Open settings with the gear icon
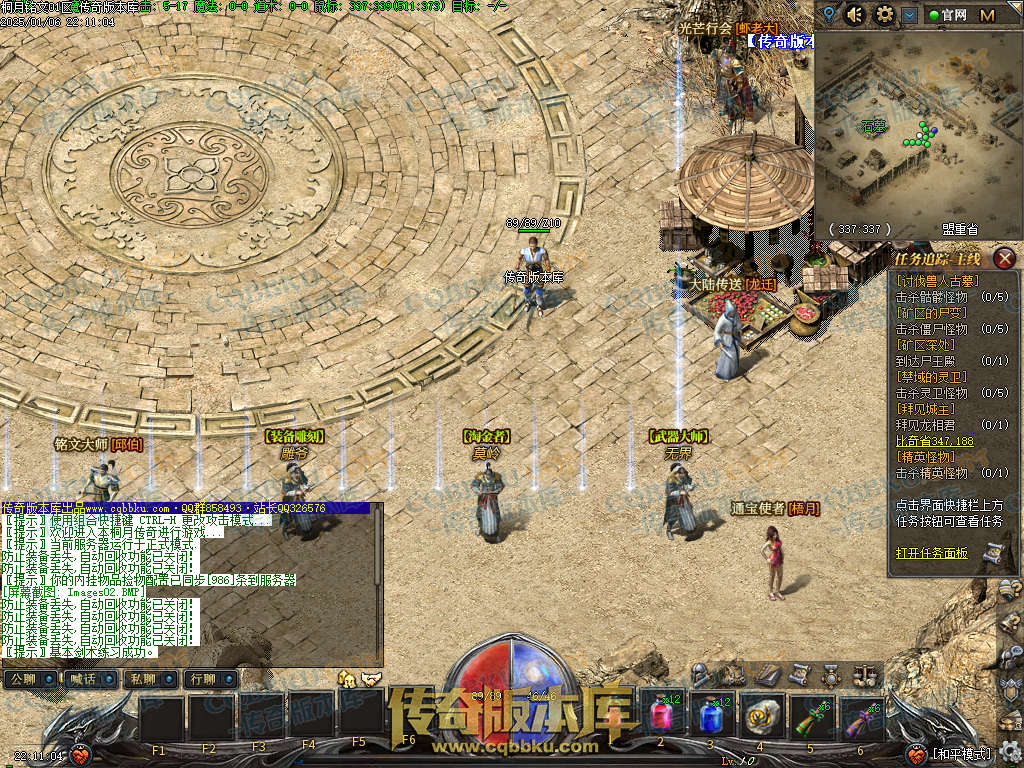The width and height of the screenshot is (1024, 768). (x=884, y=14)
